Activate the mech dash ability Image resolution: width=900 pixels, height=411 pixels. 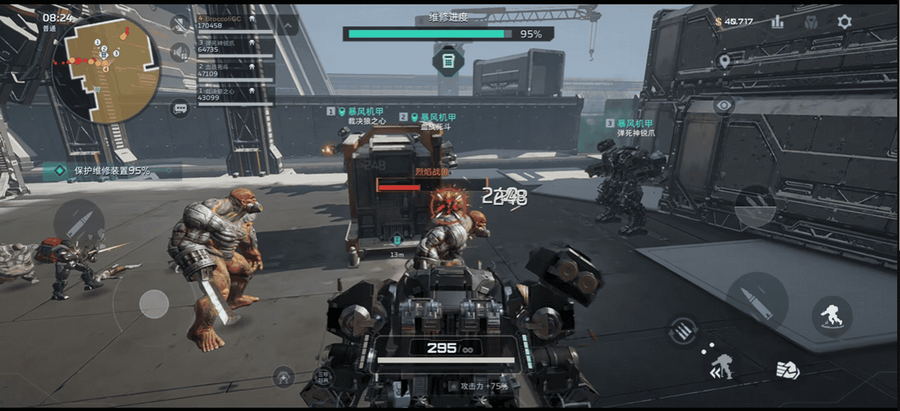718,367
